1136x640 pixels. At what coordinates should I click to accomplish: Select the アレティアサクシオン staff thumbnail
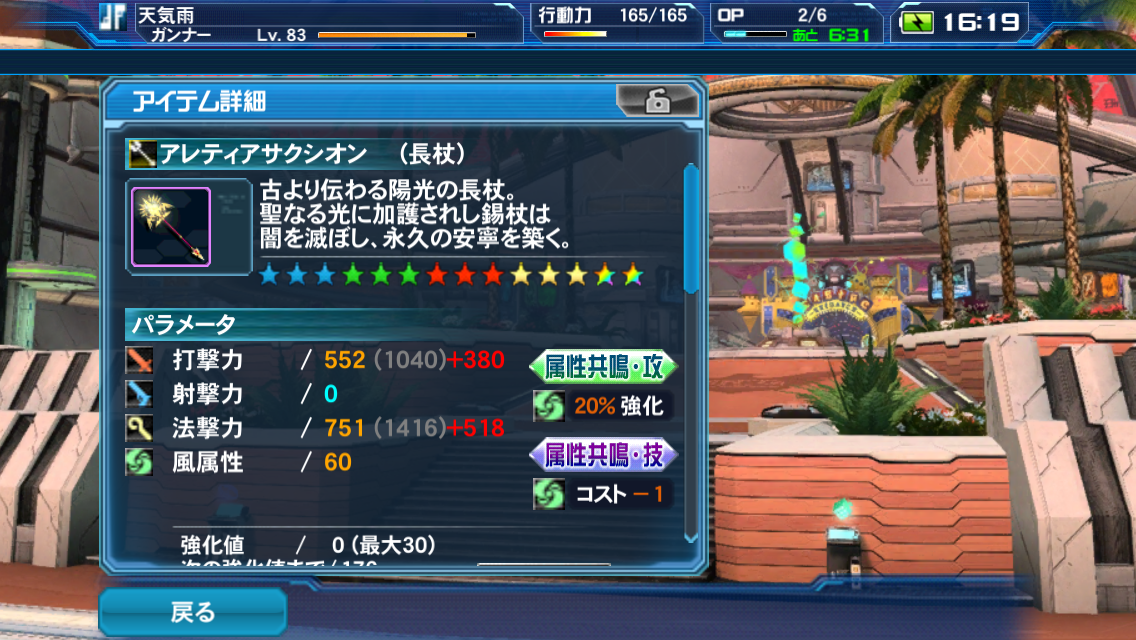pyautogui.click(x=171, y=227)
